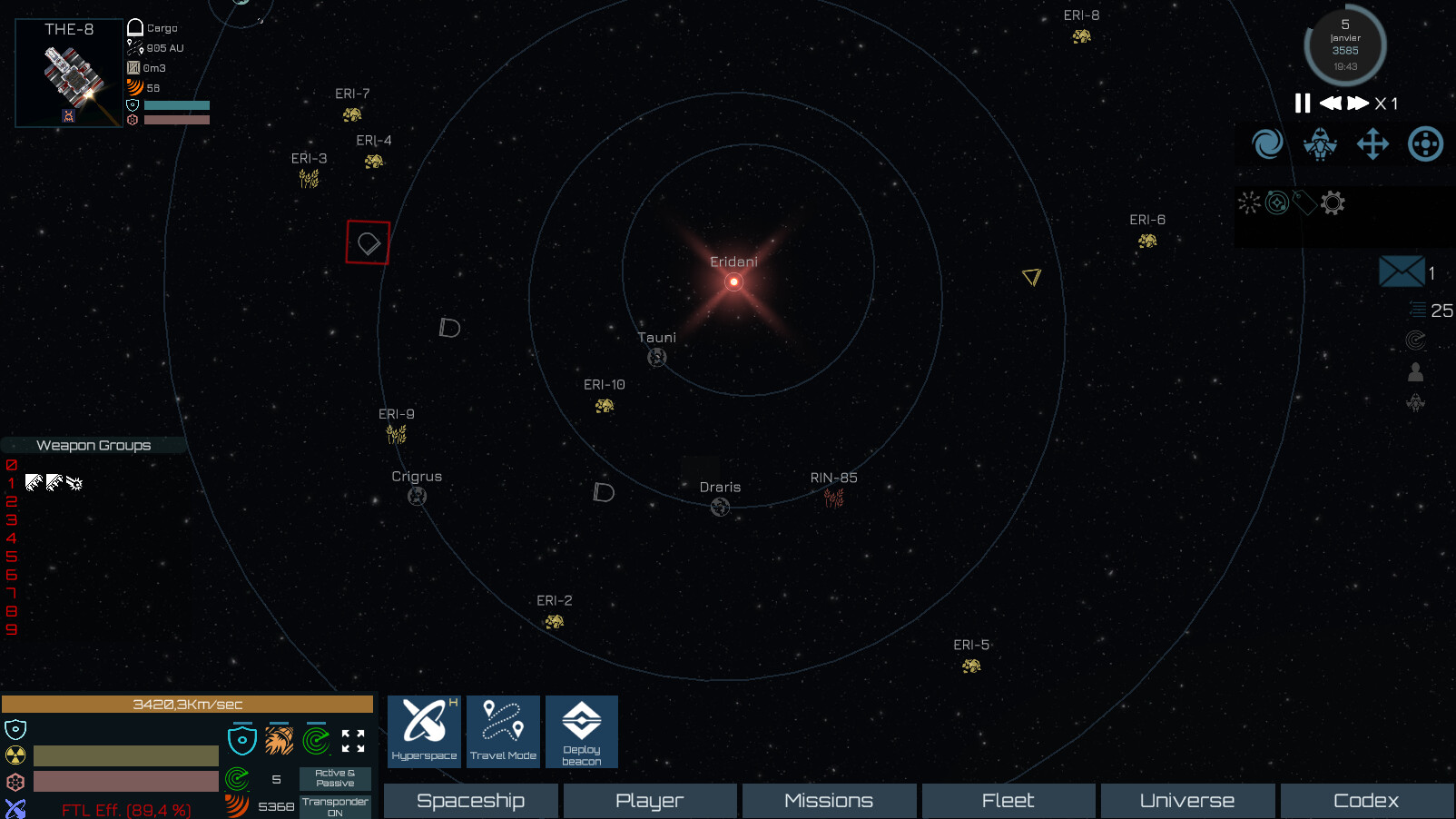
Task: Select the ship overview icon in top-right toolbar
Action: pos(1321,143)
